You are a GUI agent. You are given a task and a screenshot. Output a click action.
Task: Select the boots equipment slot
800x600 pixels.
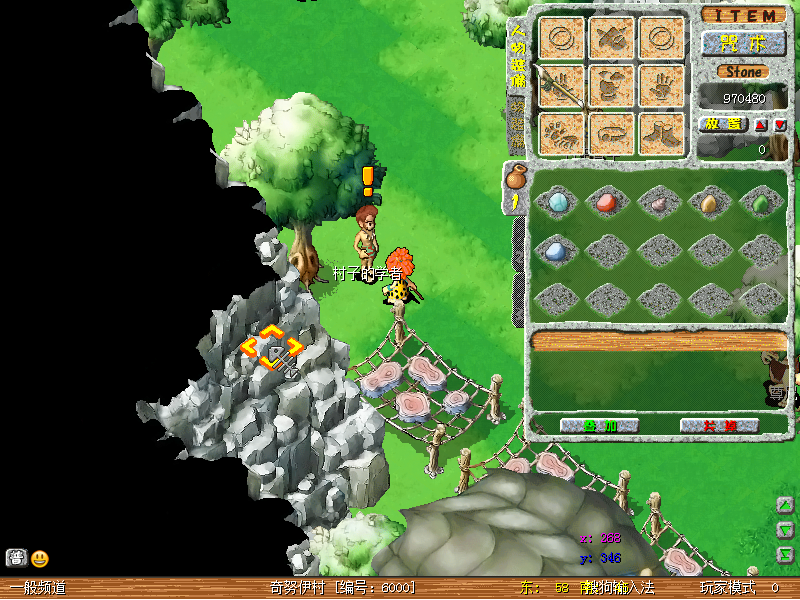point(662,134)
